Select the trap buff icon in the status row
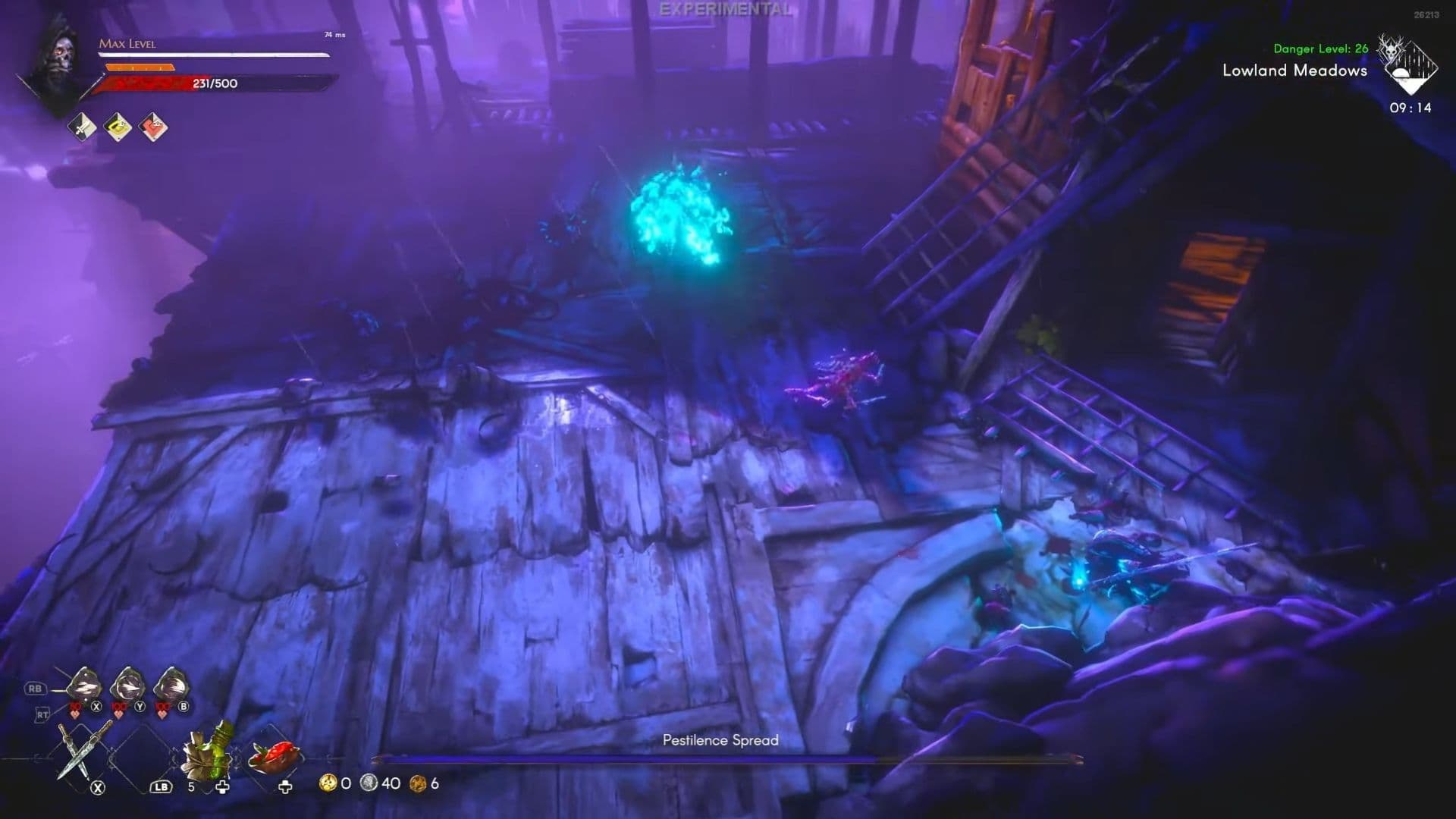 pos(118,127)
